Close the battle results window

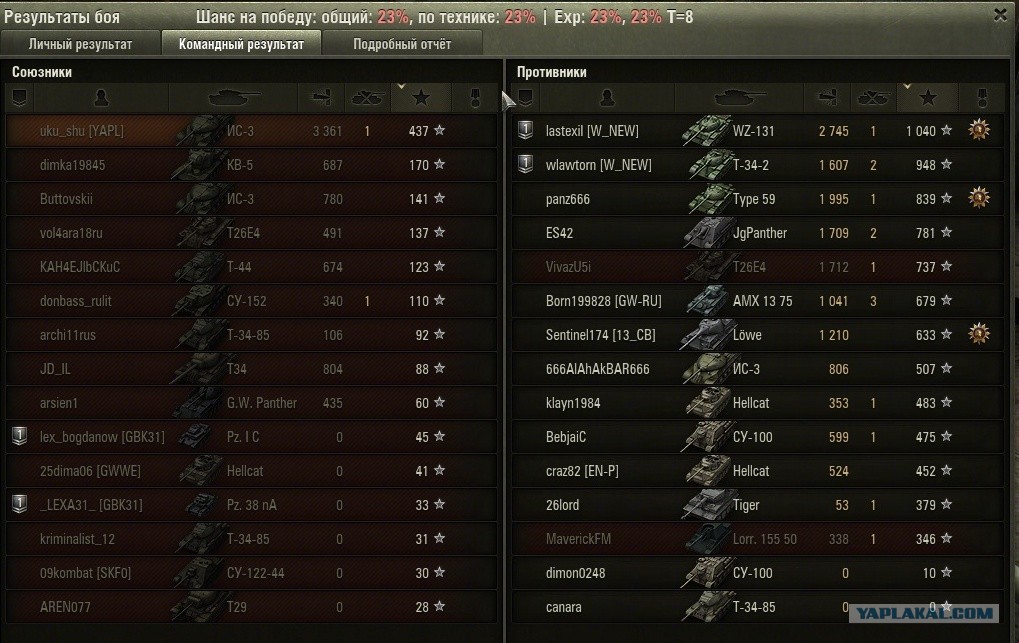click(1000, 14)
